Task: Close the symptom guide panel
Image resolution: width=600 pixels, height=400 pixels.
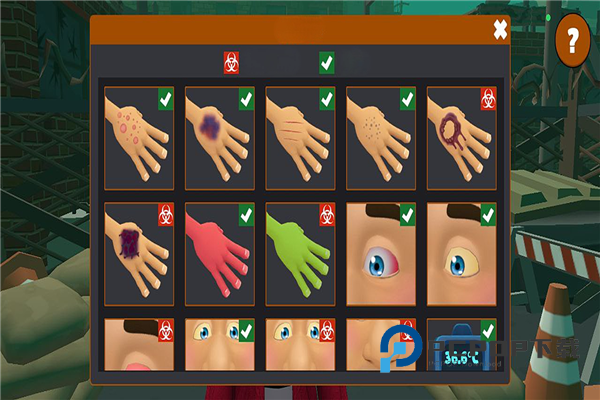Action: [x=500, y=30]
